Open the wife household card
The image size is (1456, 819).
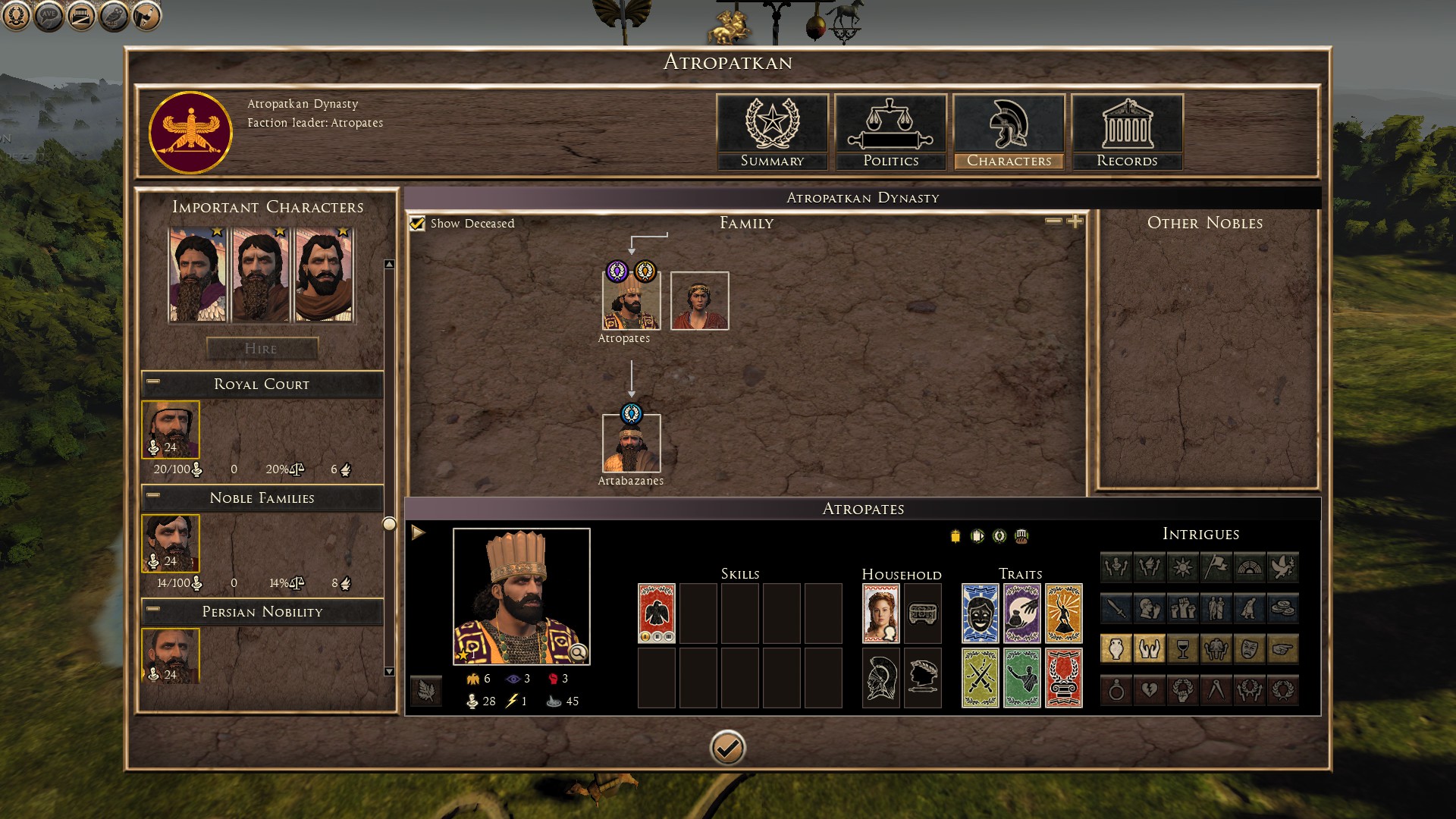pyautogui.click(x=881, y=613)
